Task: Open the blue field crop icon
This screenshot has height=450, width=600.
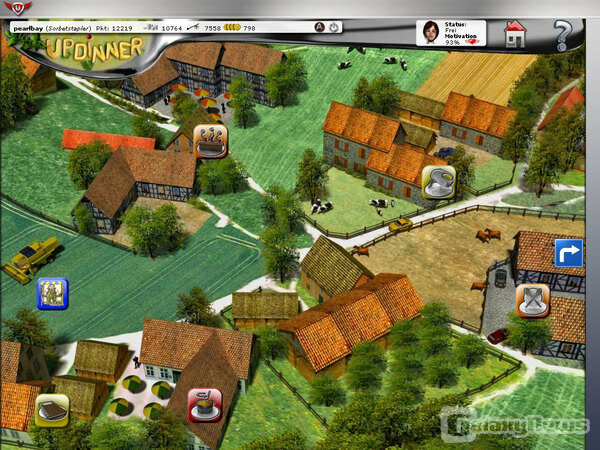Action: click(x=52, y=293)
